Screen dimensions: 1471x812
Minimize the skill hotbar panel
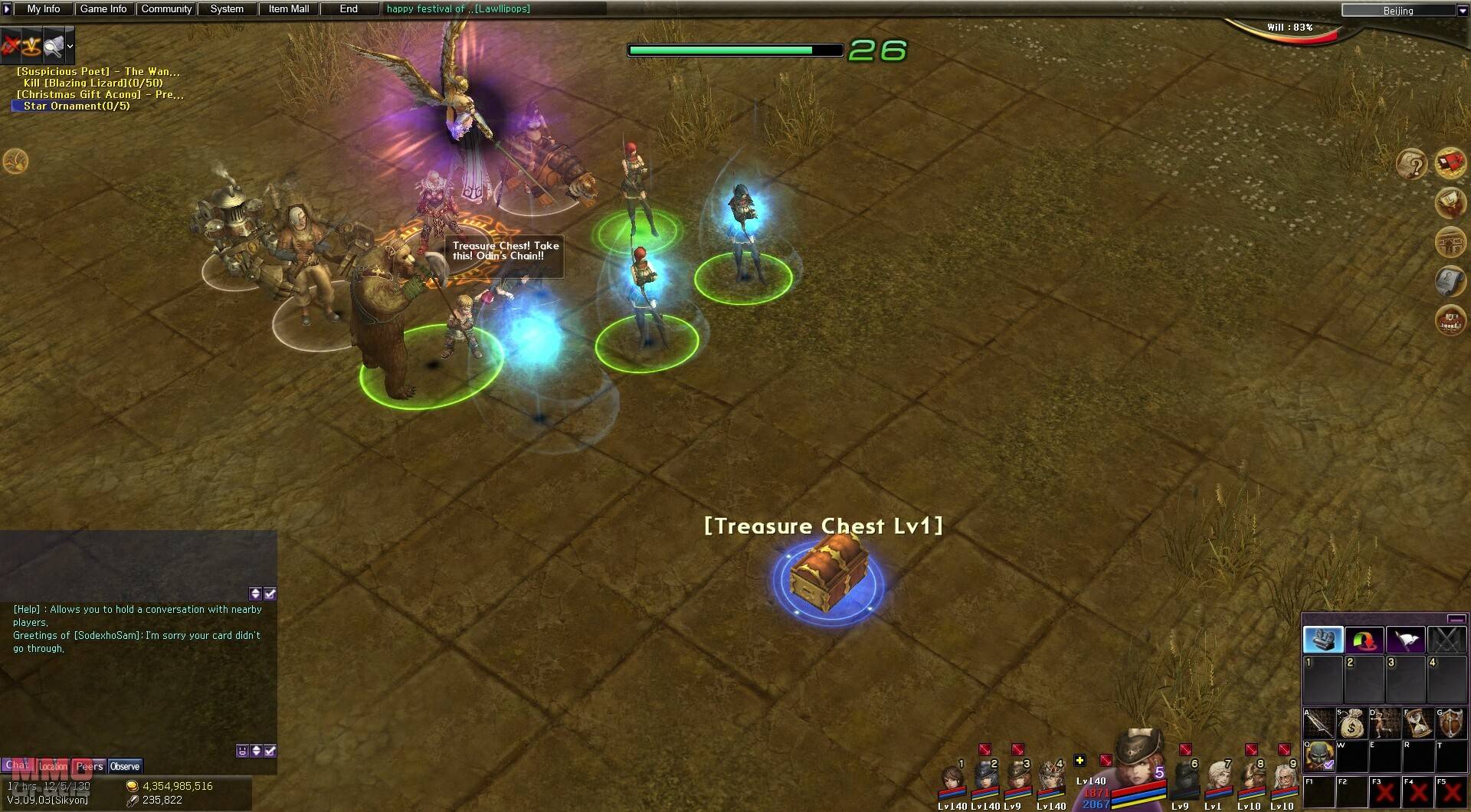pos(1456,619)
